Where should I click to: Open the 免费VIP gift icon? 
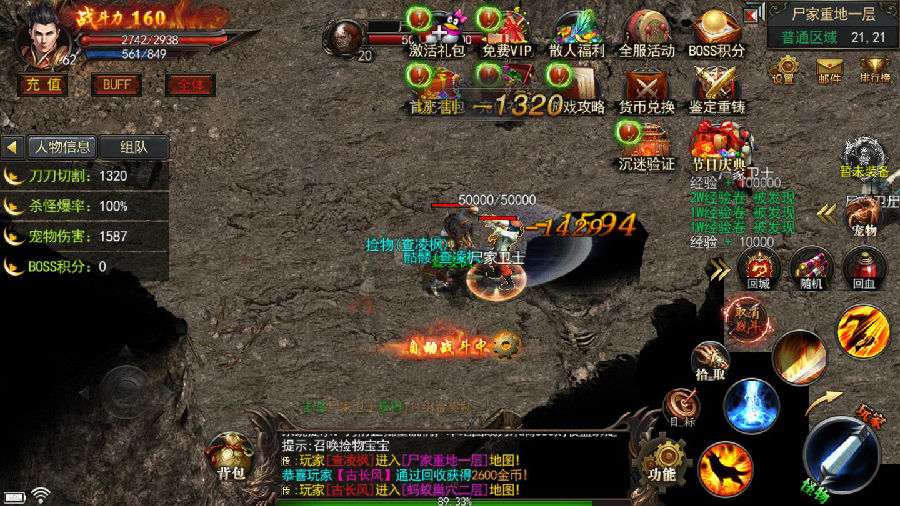coord(507,33)
